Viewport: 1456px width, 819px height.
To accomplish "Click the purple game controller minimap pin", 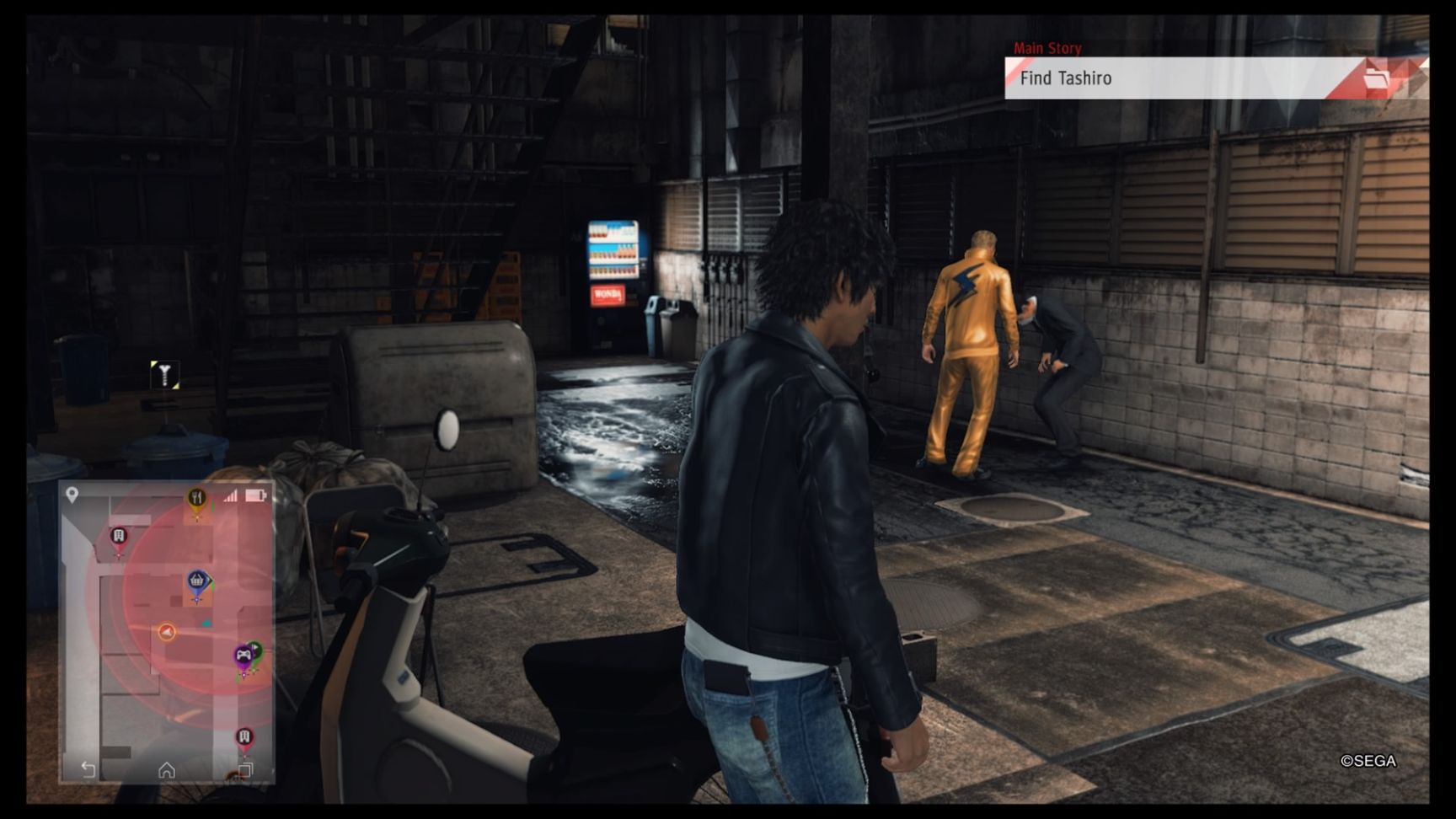I will point(244,656).
